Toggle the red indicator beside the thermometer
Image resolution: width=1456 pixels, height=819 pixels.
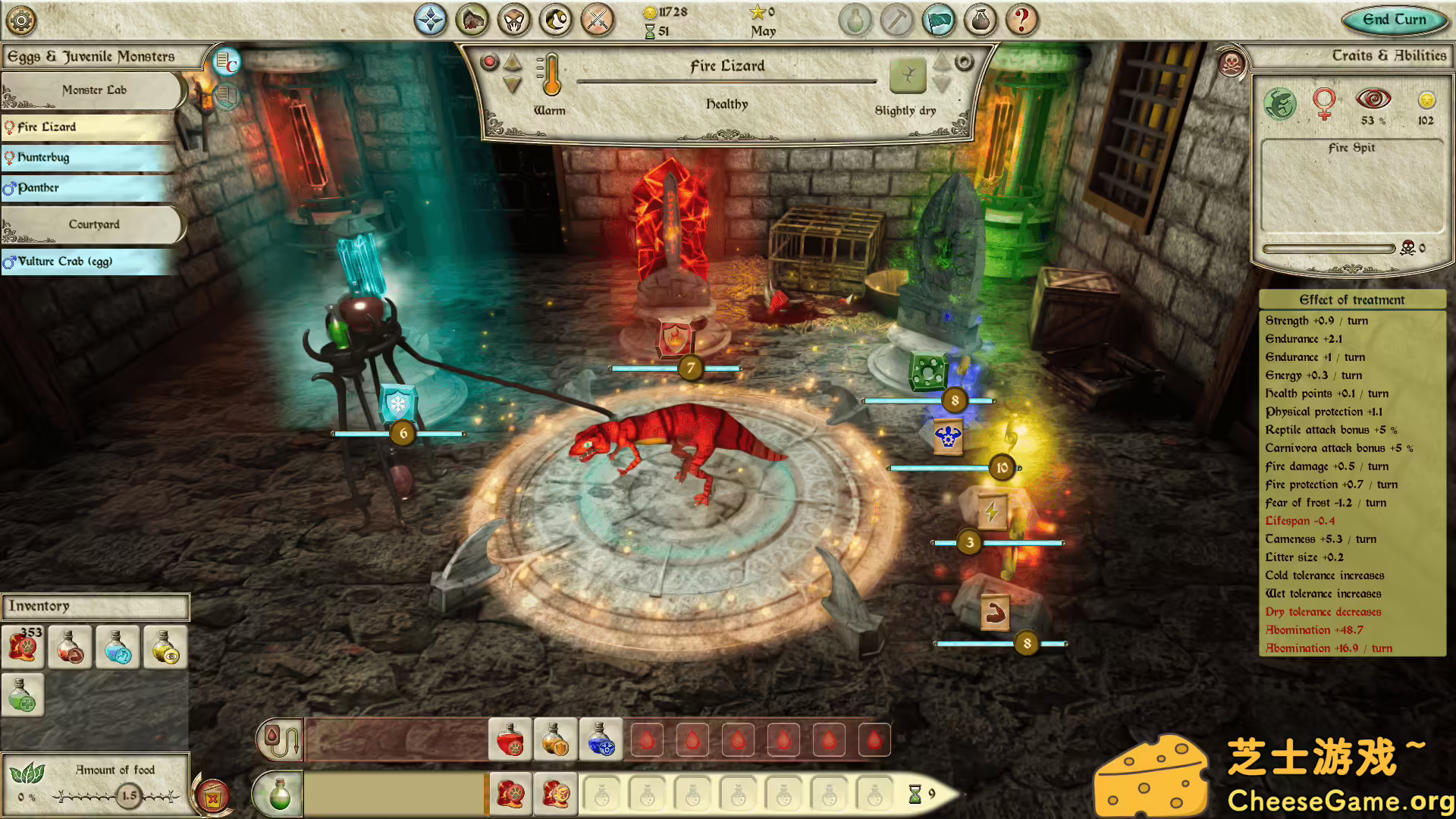[488, 62]
